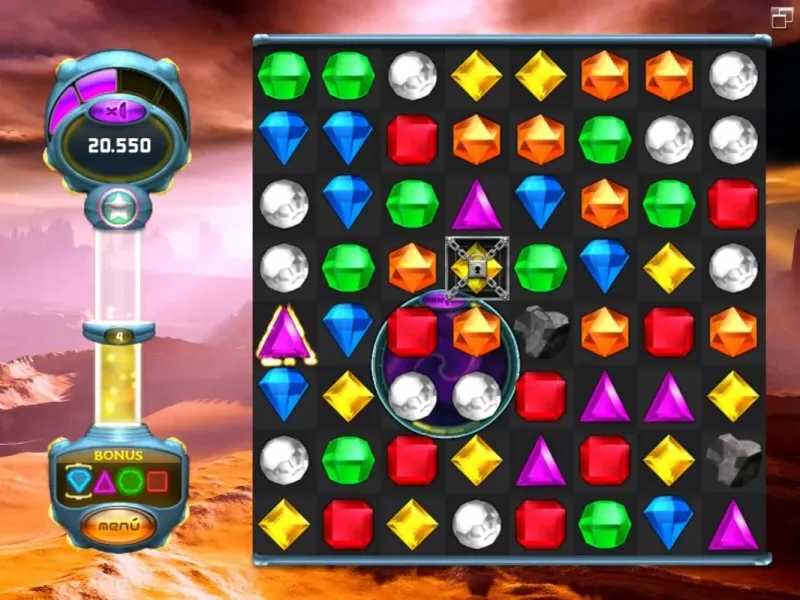The width and height of the screenshot is (800, 600).
Task: Click the green star button
Action: (119, 210)
